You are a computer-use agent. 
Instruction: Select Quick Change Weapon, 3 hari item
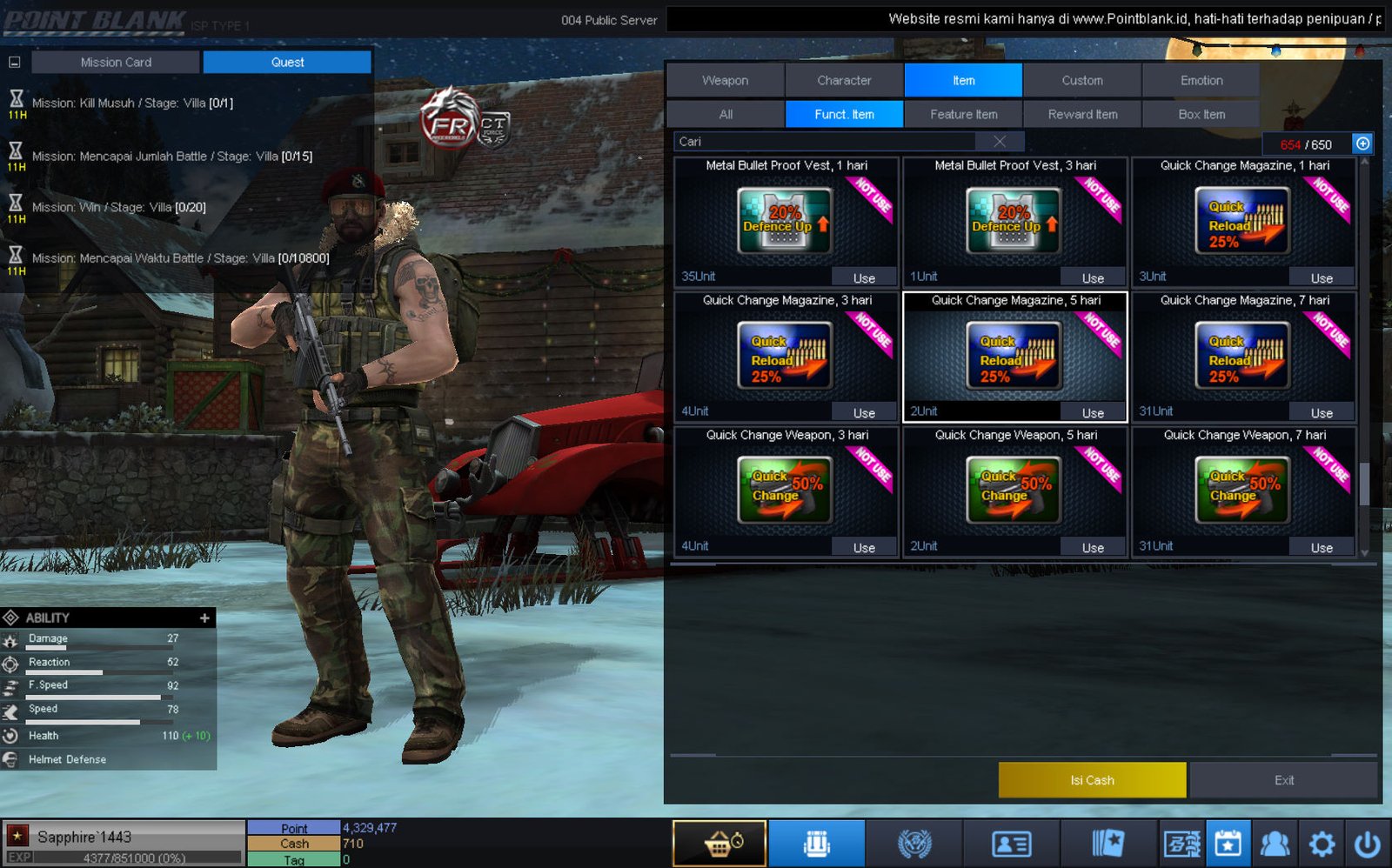coord(786,490)
